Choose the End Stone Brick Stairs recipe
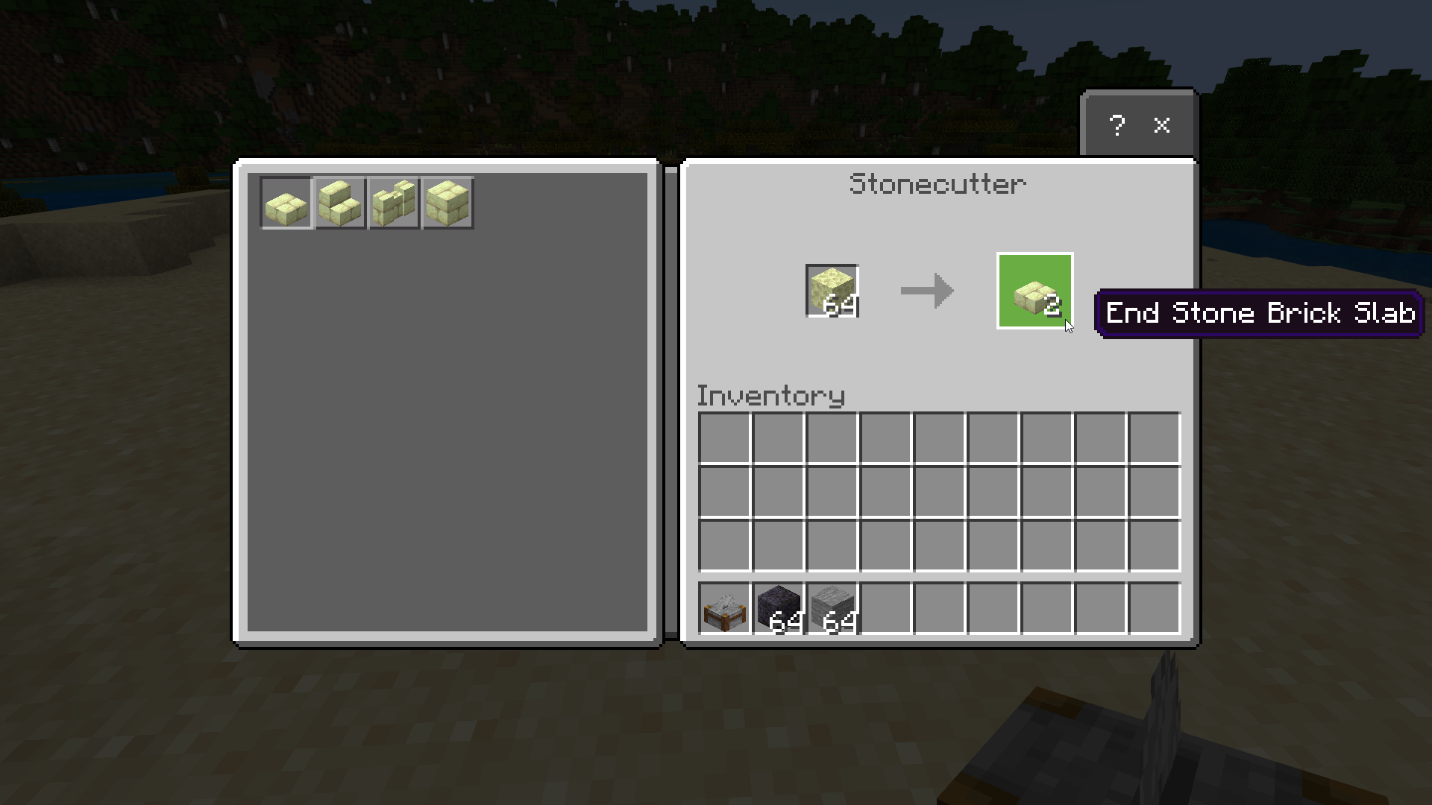Screen dimensions: 1432x805 (341, 204)
